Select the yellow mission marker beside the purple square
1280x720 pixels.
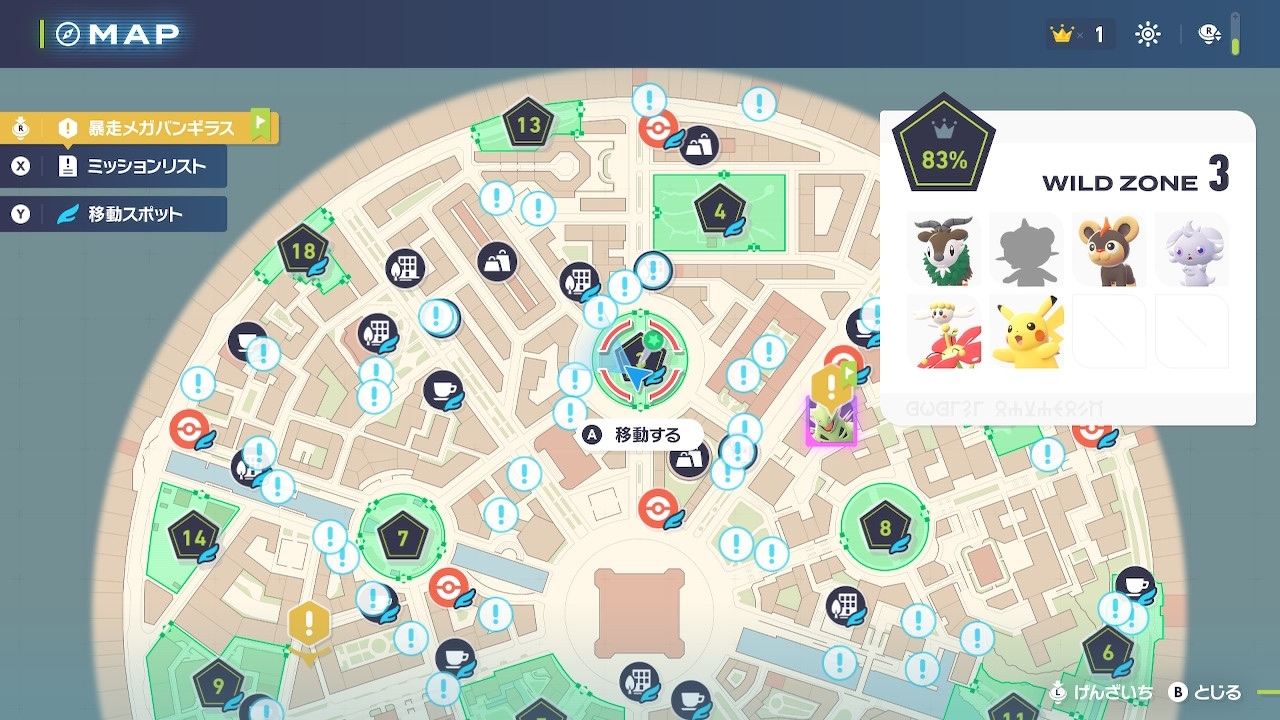[830, 386]
